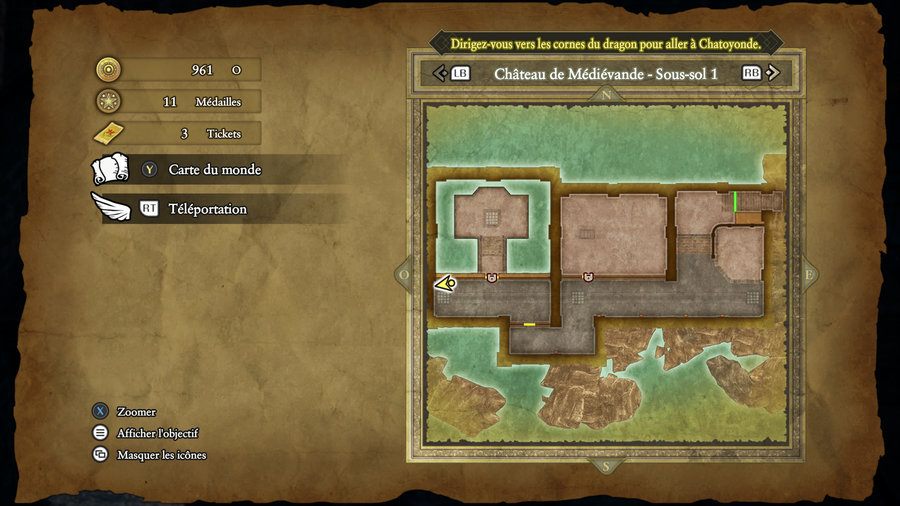Click the Château de Médiévande map title
This screenshot has width=900, height=506.
(606, 73)
